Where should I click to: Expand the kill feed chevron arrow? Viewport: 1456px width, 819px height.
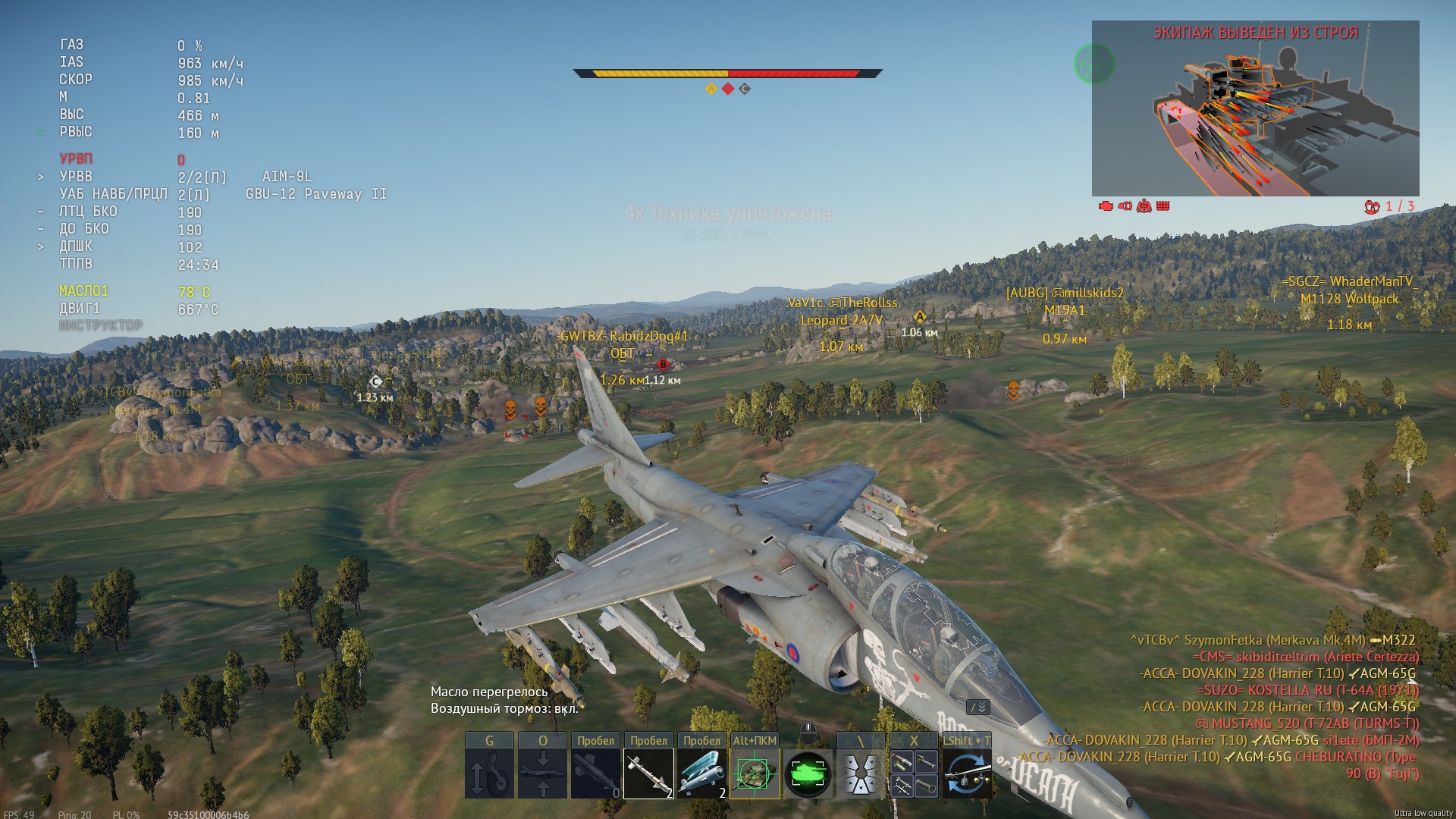978,707
